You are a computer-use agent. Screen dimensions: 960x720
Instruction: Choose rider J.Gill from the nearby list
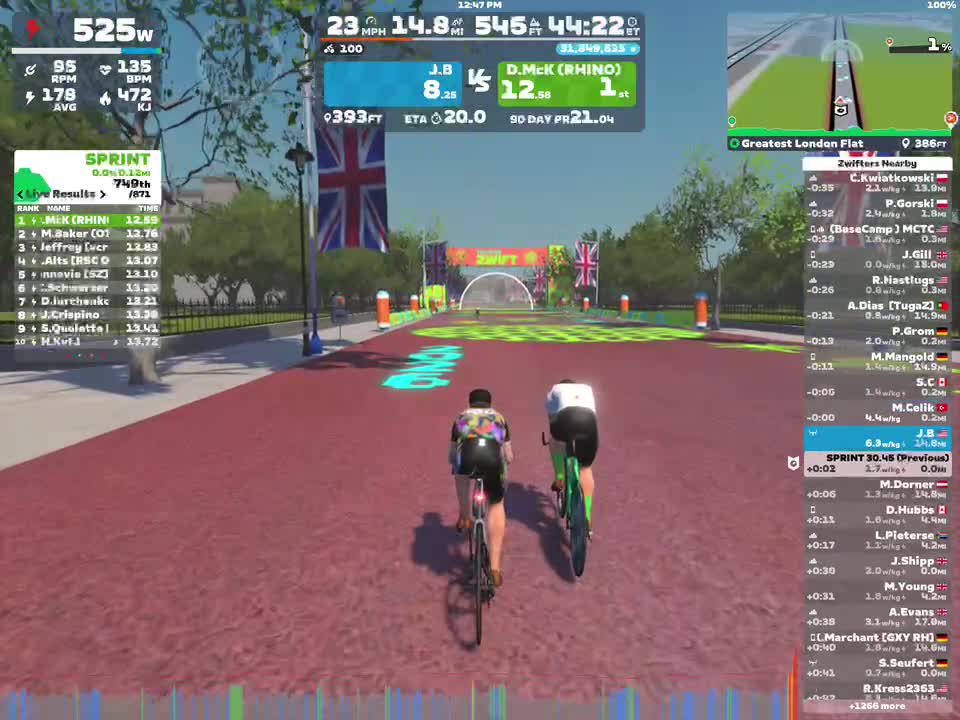[877, 259]
